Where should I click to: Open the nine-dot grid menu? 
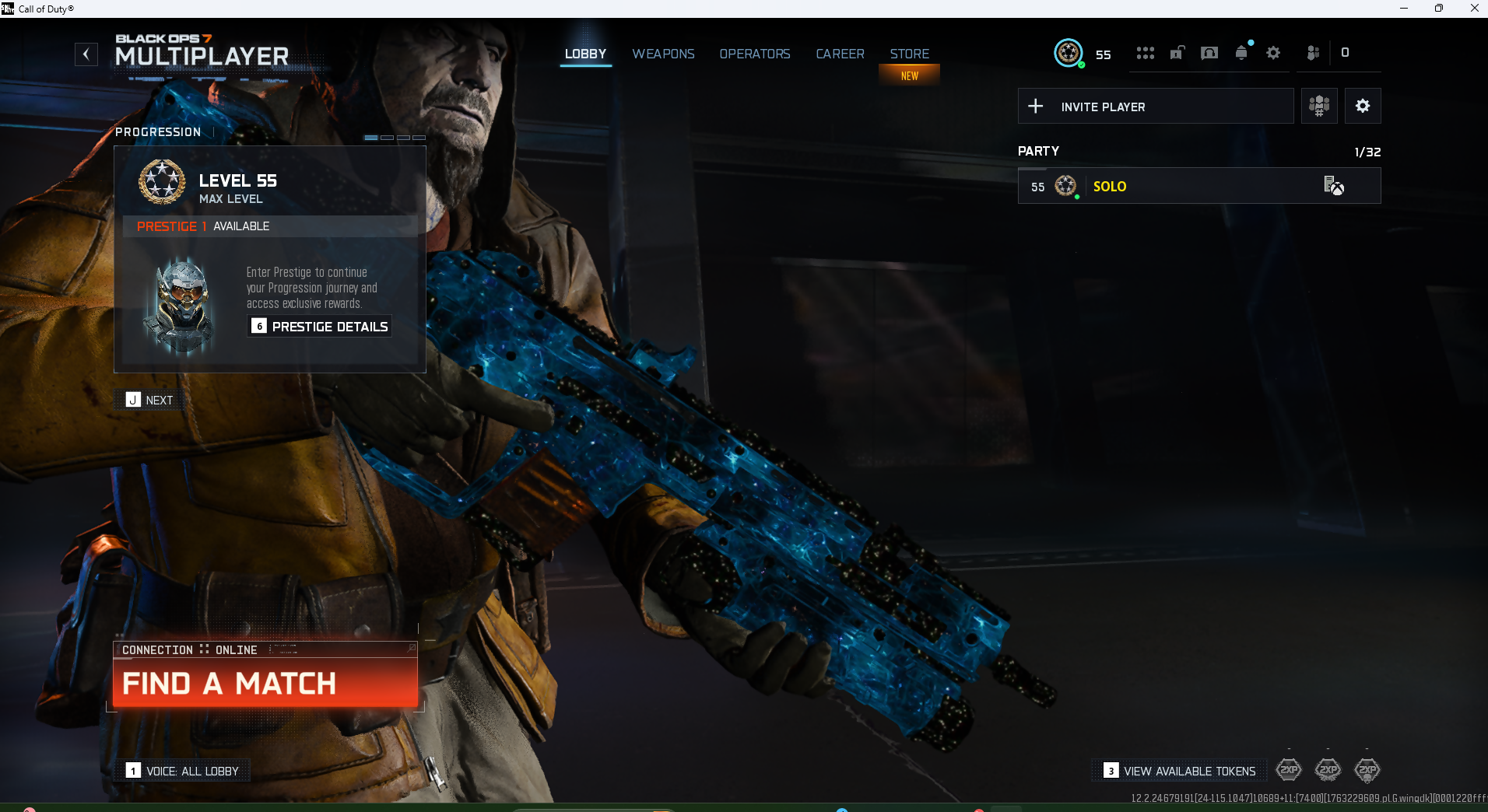point(1145,53)
